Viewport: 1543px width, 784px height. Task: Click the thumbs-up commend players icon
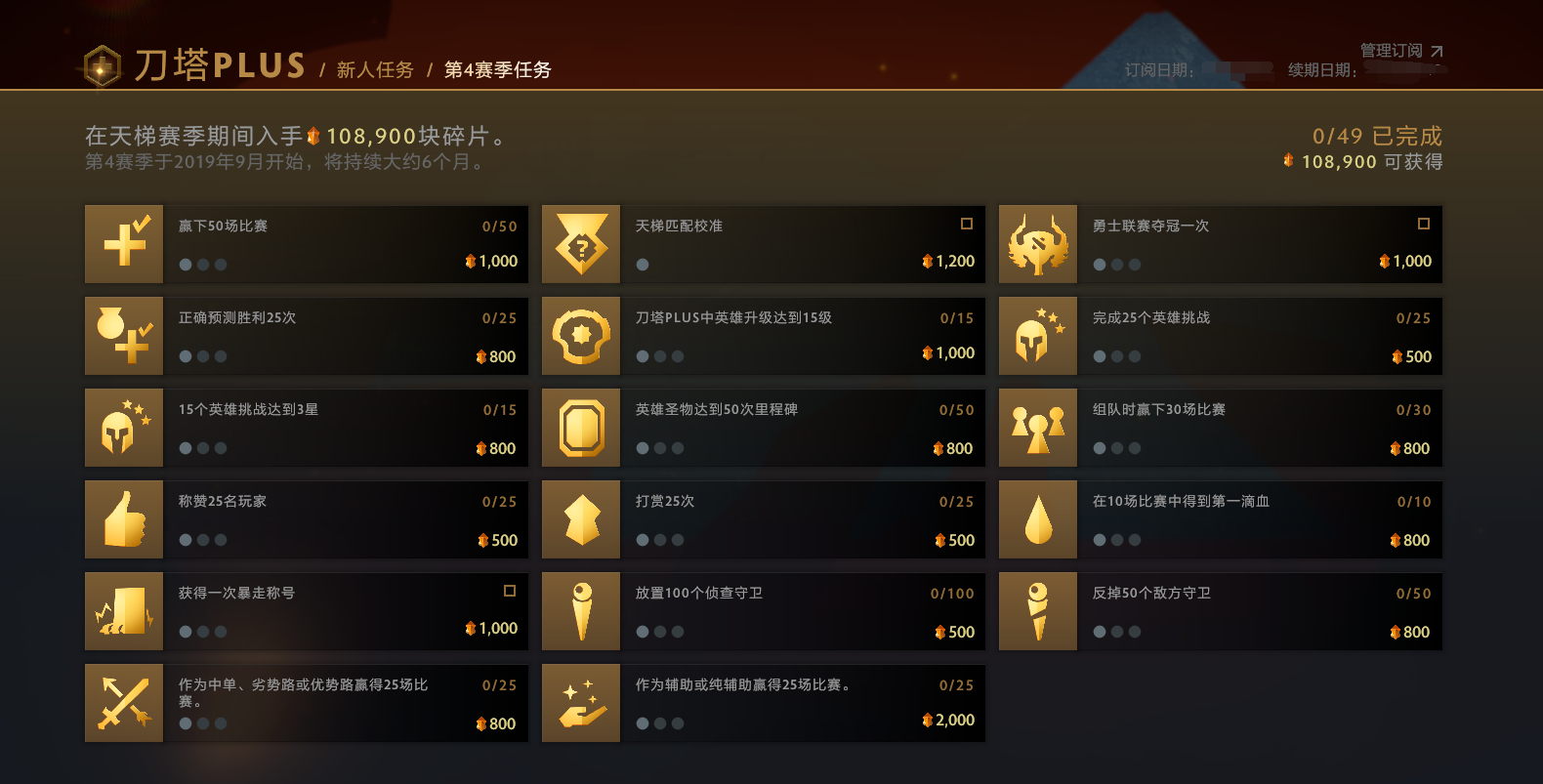tap(124, 519)
